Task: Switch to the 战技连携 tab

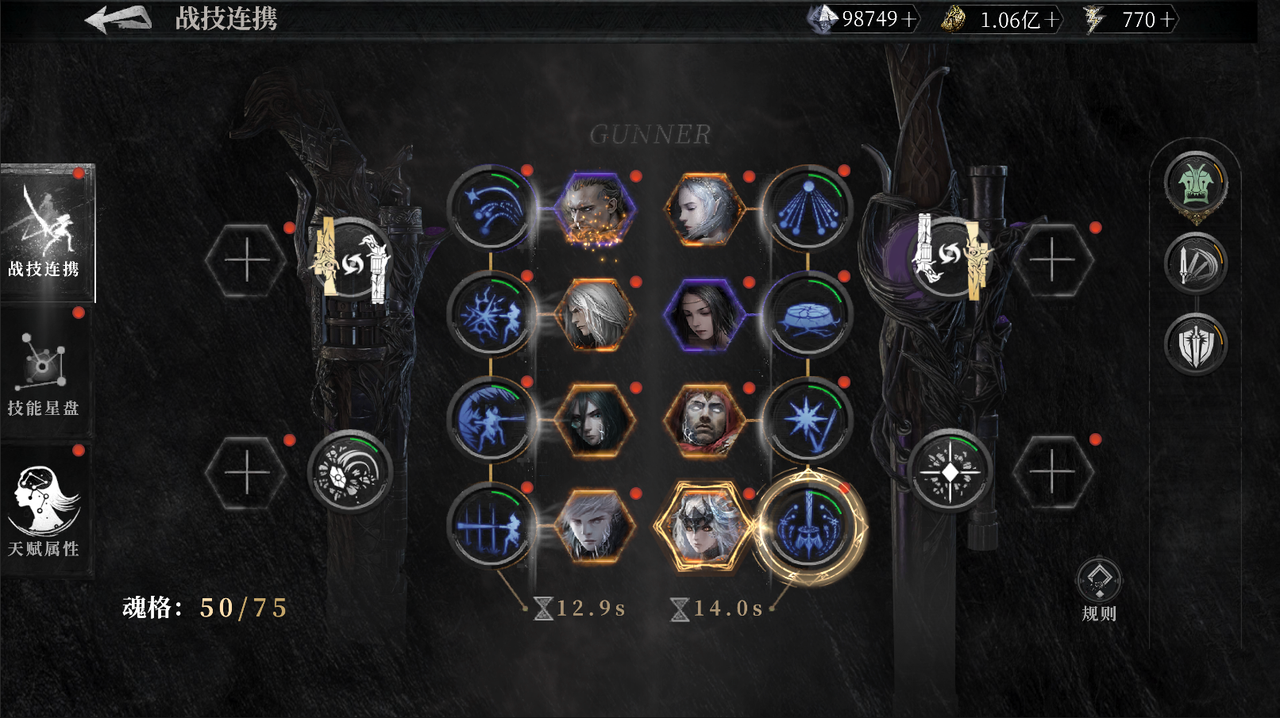Action: point(46,233)
